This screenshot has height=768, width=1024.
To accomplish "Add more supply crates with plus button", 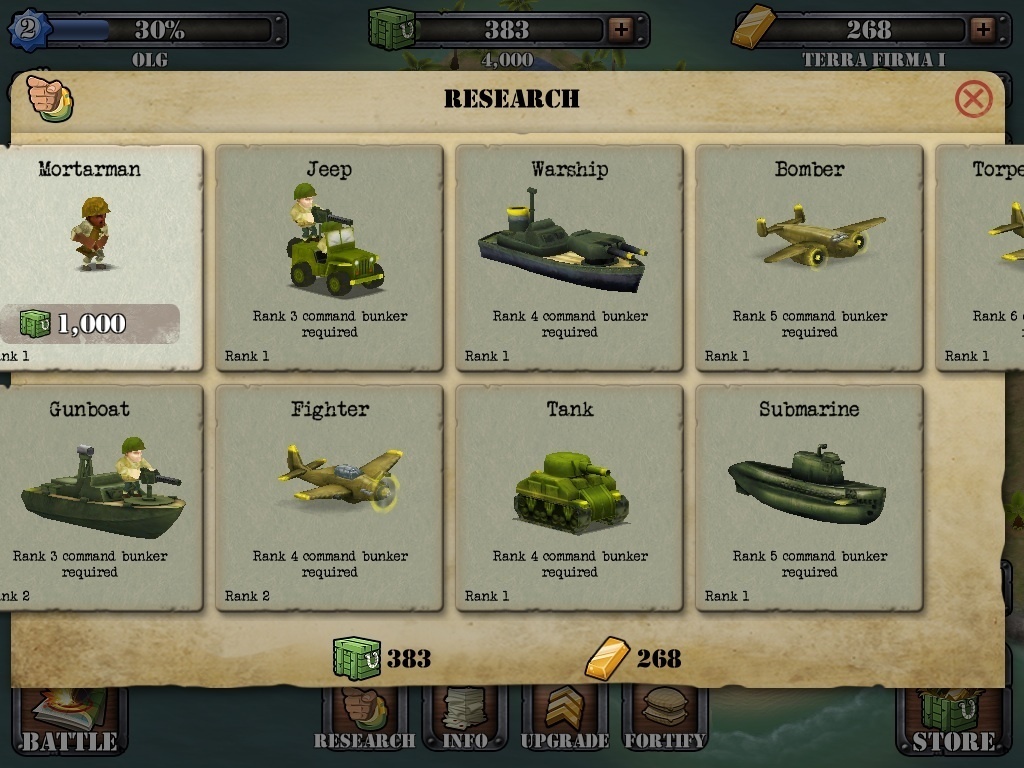I will (x=621, y=30).
